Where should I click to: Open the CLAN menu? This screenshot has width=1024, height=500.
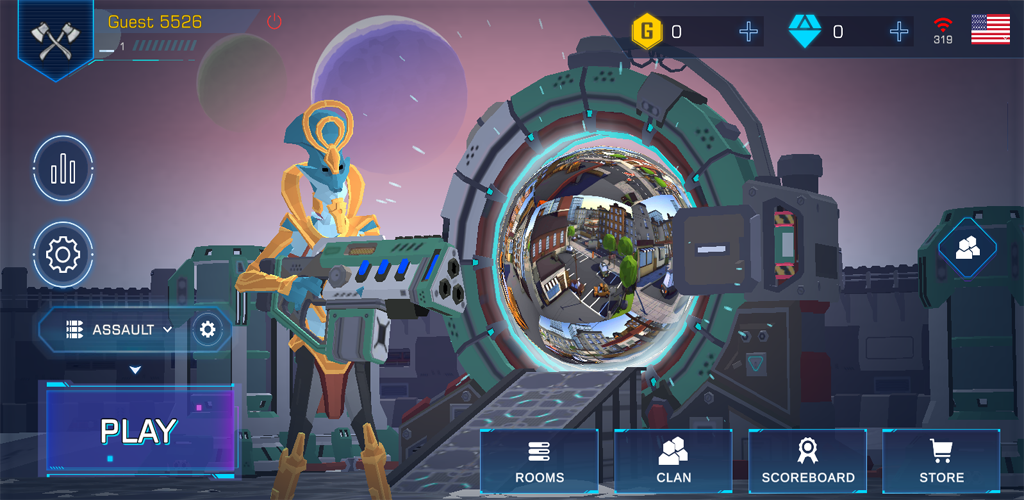point(673,462)
